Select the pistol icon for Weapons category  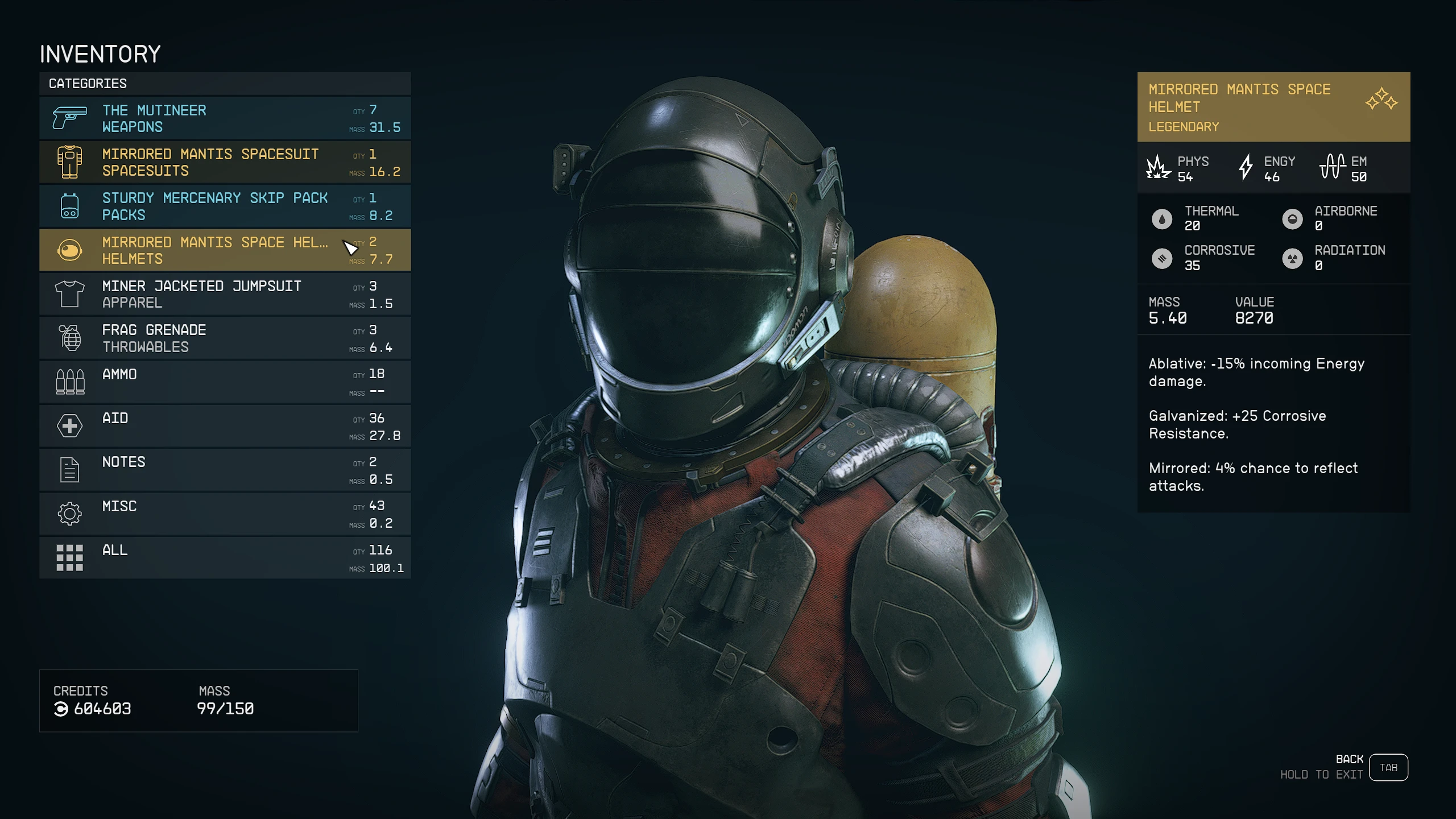(68, 118)
